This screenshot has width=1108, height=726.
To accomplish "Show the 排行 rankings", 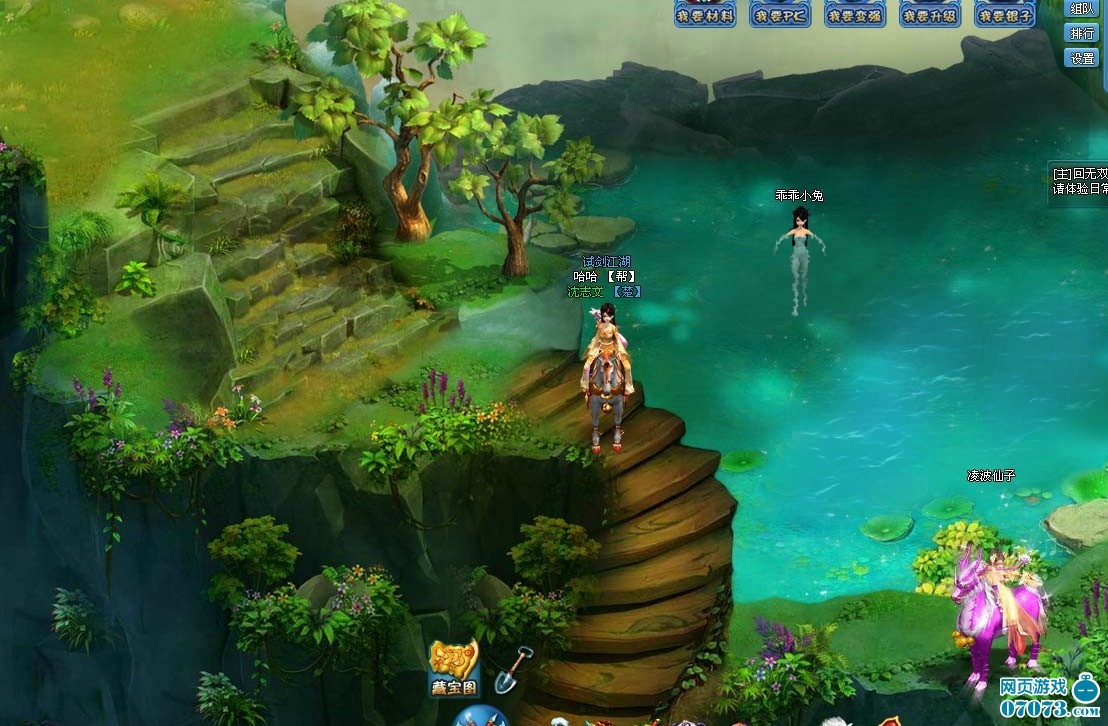I will coord(1082,33).
